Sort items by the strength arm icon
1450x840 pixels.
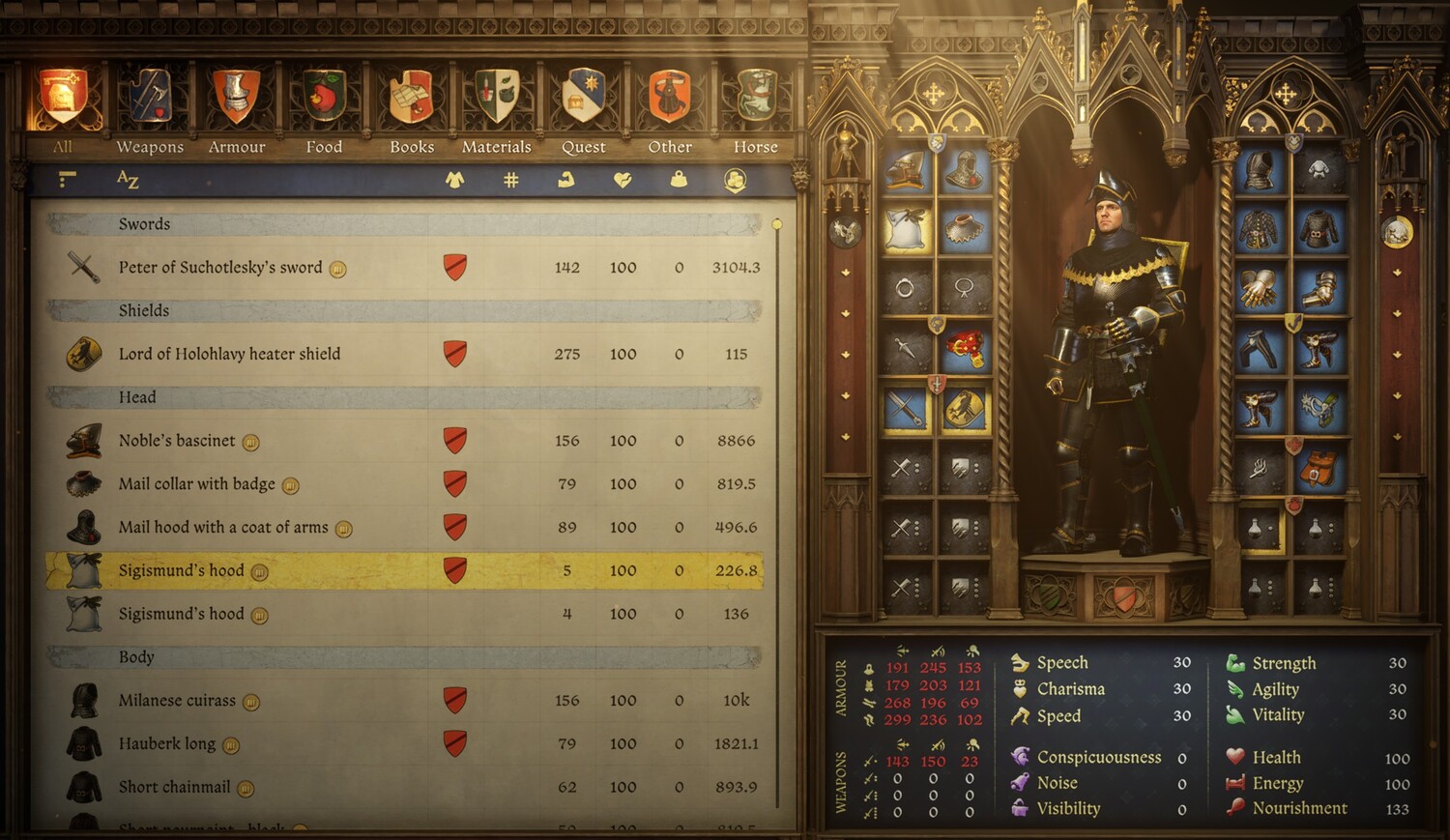pyautogui.click(x=566, y=180)
